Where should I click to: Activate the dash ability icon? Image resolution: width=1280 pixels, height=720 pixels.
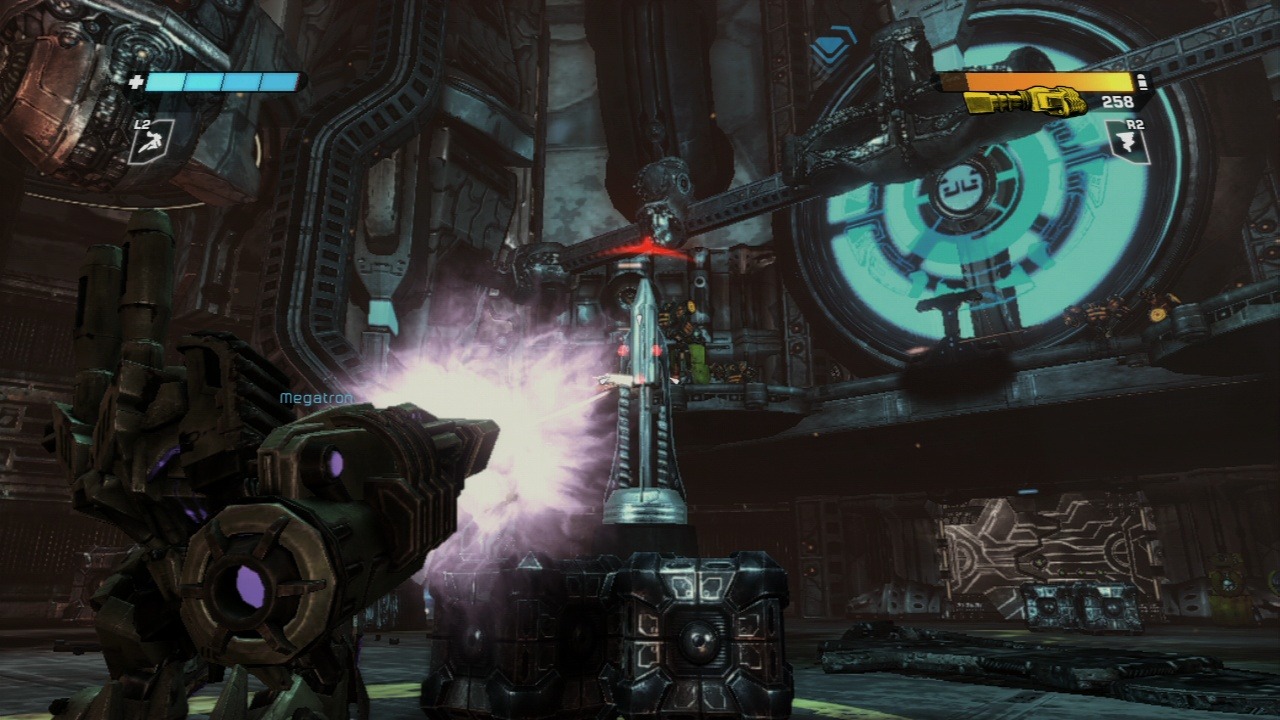pos(151,142)
